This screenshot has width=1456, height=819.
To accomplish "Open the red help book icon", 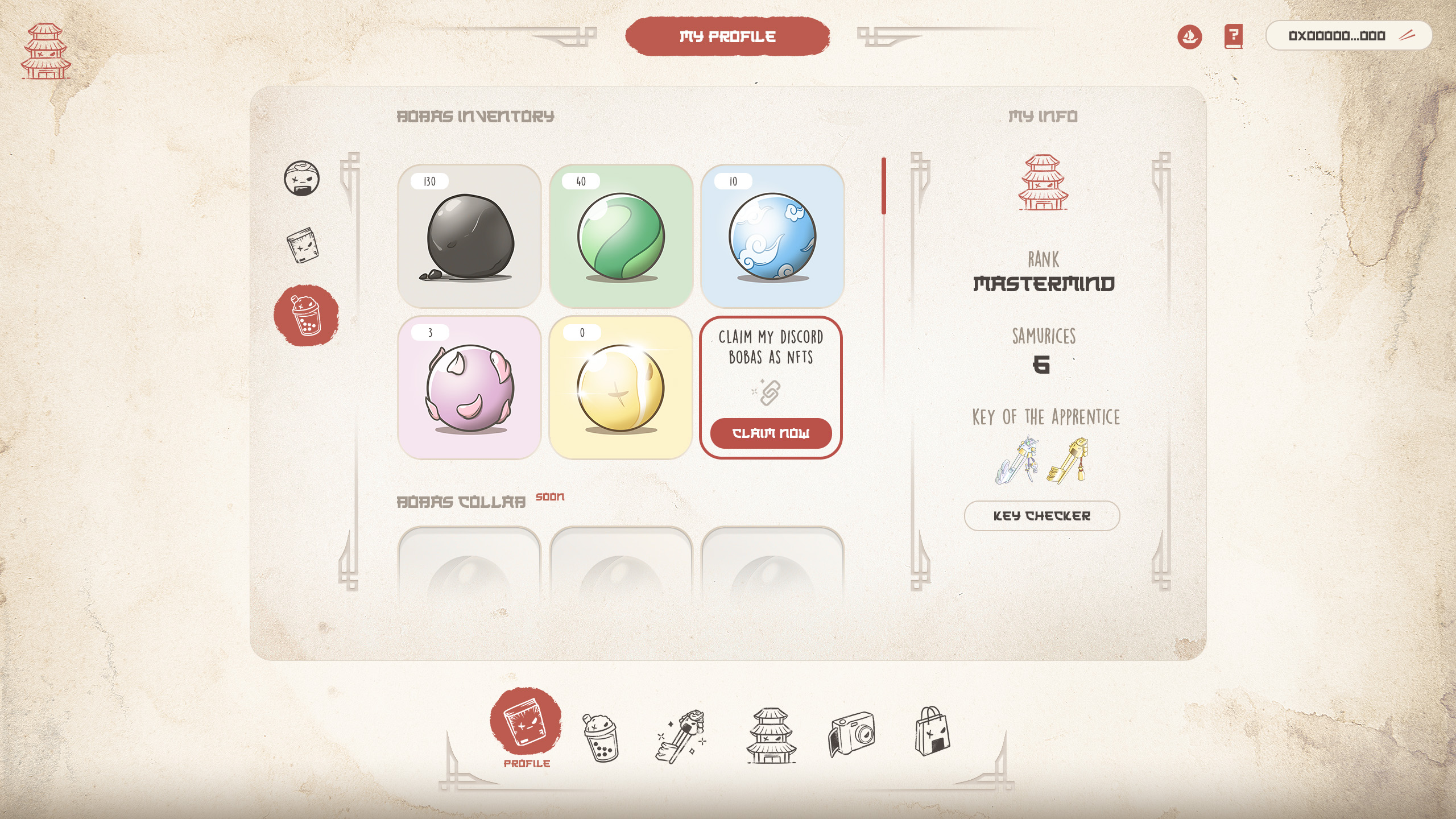I will pos(1233,36).
